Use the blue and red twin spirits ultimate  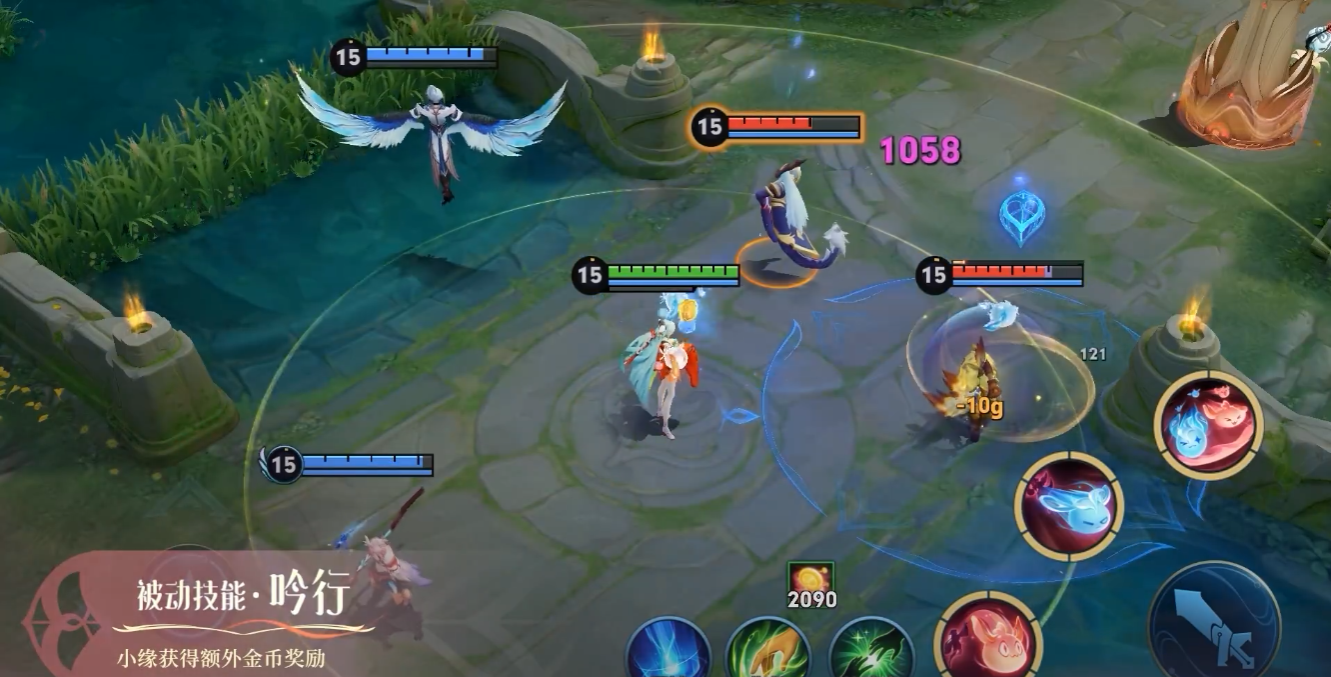click(x=1208, y=424)
